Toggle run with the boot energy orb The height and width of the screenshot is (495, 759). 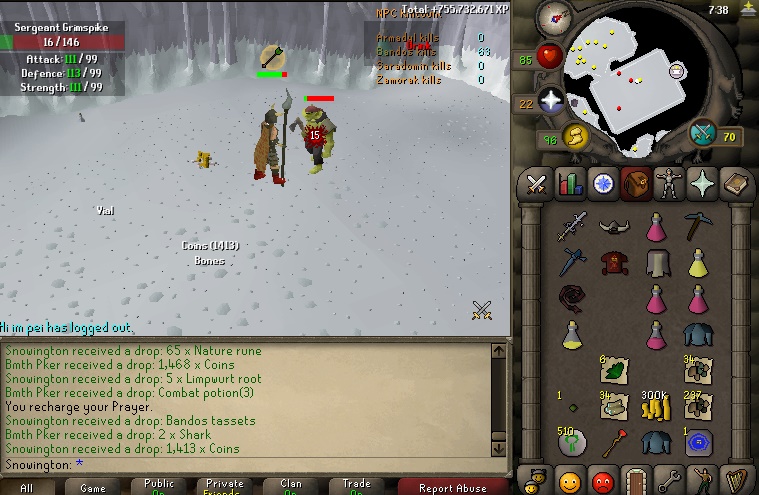(x=574, y=136)
